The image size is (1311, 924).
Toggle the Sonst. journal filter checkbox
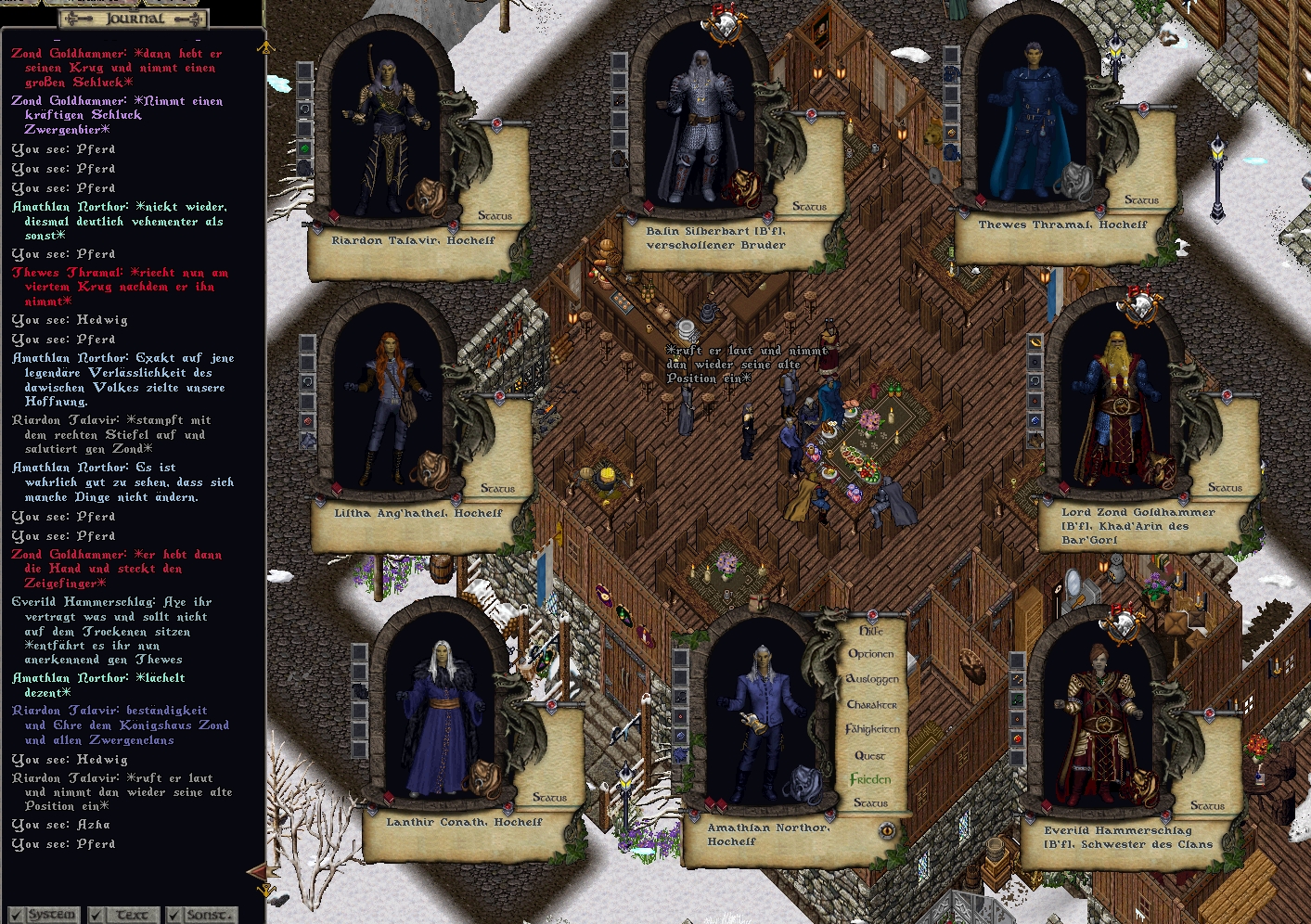[x=174, y=915]
